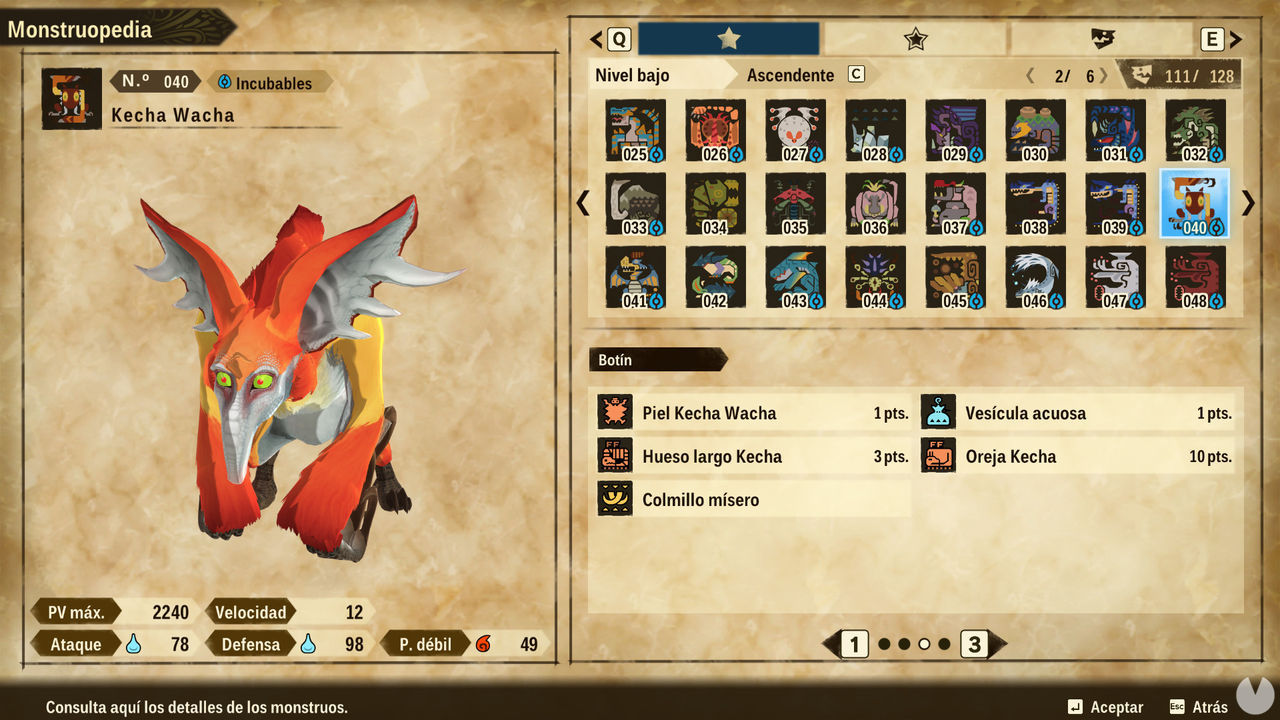This screenshot has width=1280, height=720.
Task: Select the Hueso largo Kecha icon
Action: (x=615, y=456)
